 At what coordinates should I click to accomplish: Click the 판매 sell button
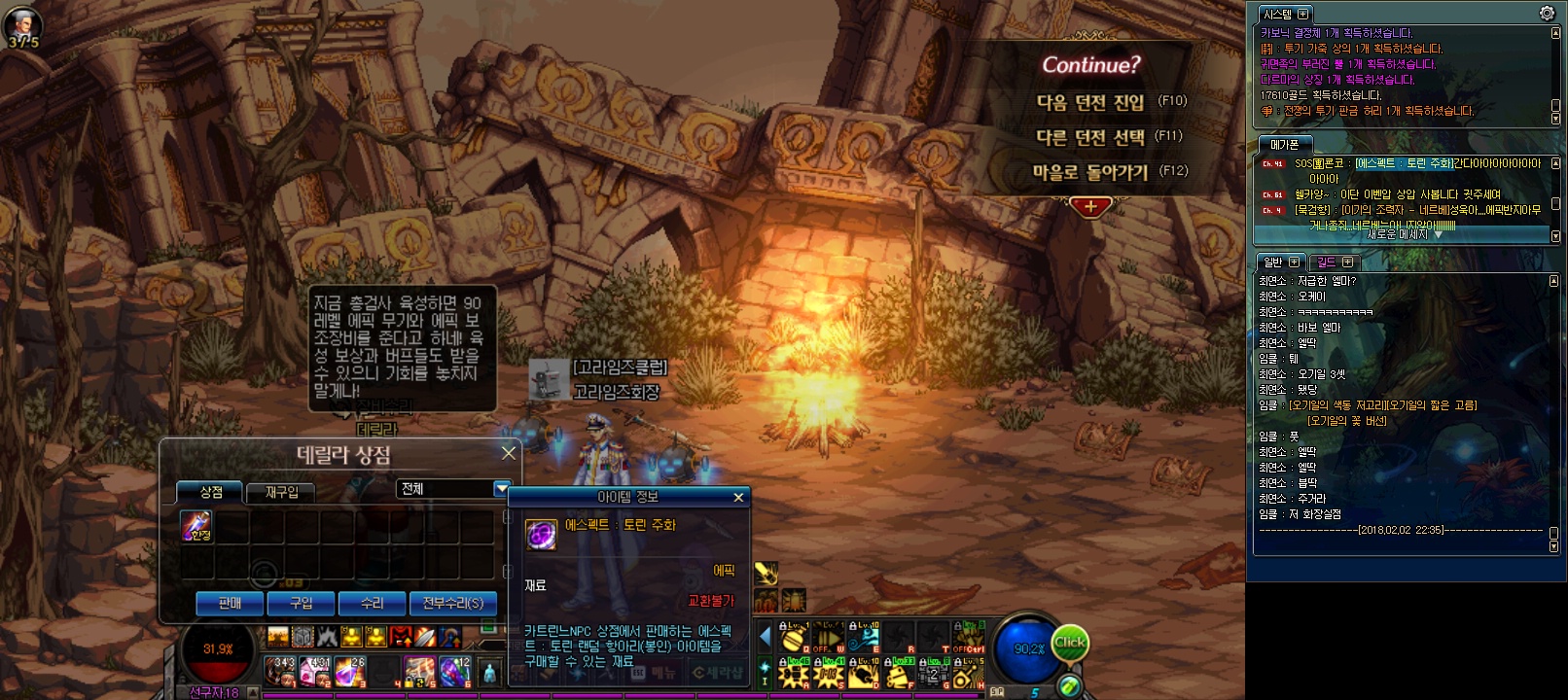230,603
